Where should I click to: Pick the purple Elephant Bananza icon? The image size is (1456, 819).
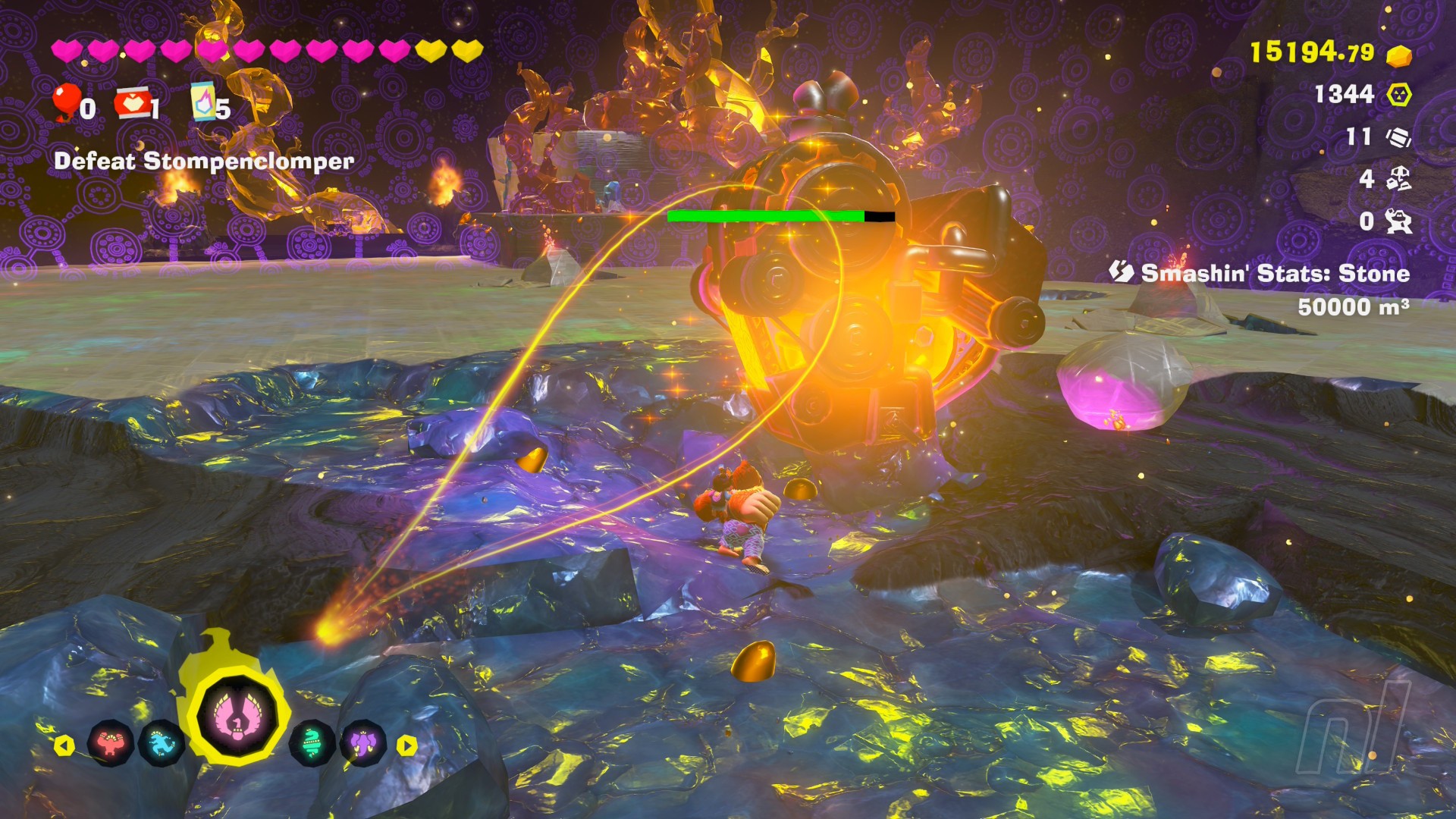(x=363, y=744)
